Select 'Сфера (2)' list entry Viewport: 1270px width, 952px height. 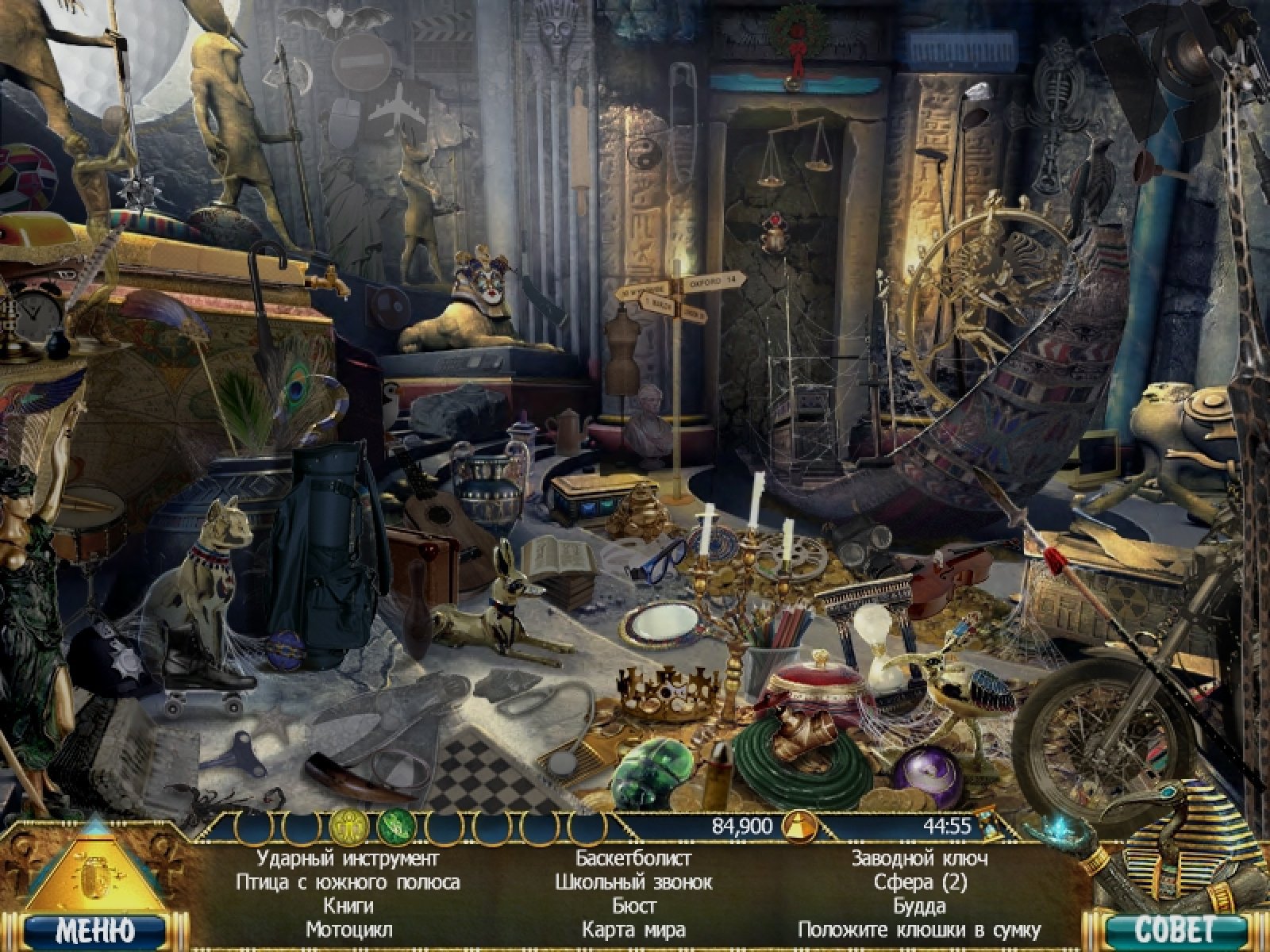(x=919, y=882)
